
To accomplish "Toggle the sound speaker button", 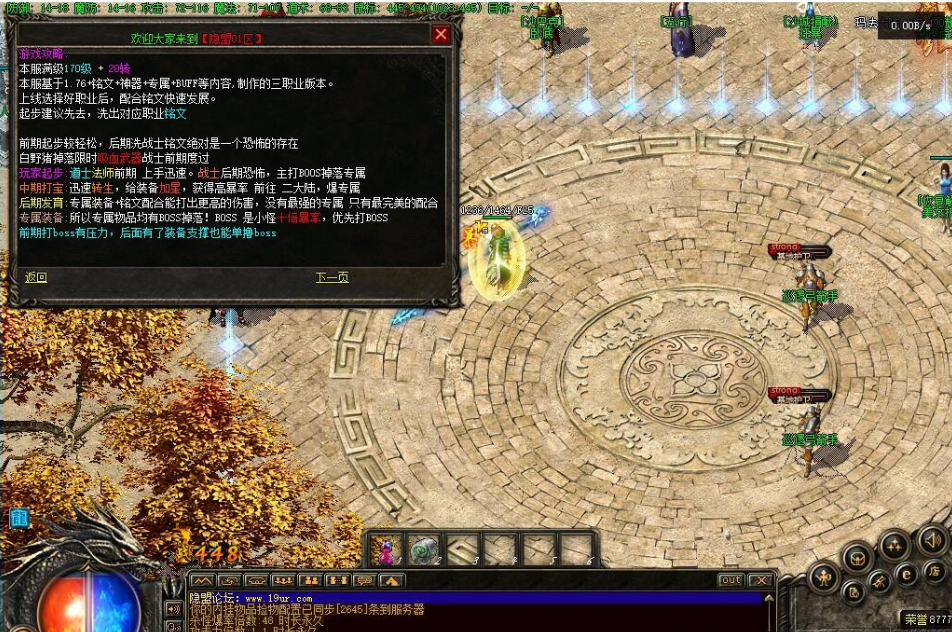I will click(x=932, y=539).
